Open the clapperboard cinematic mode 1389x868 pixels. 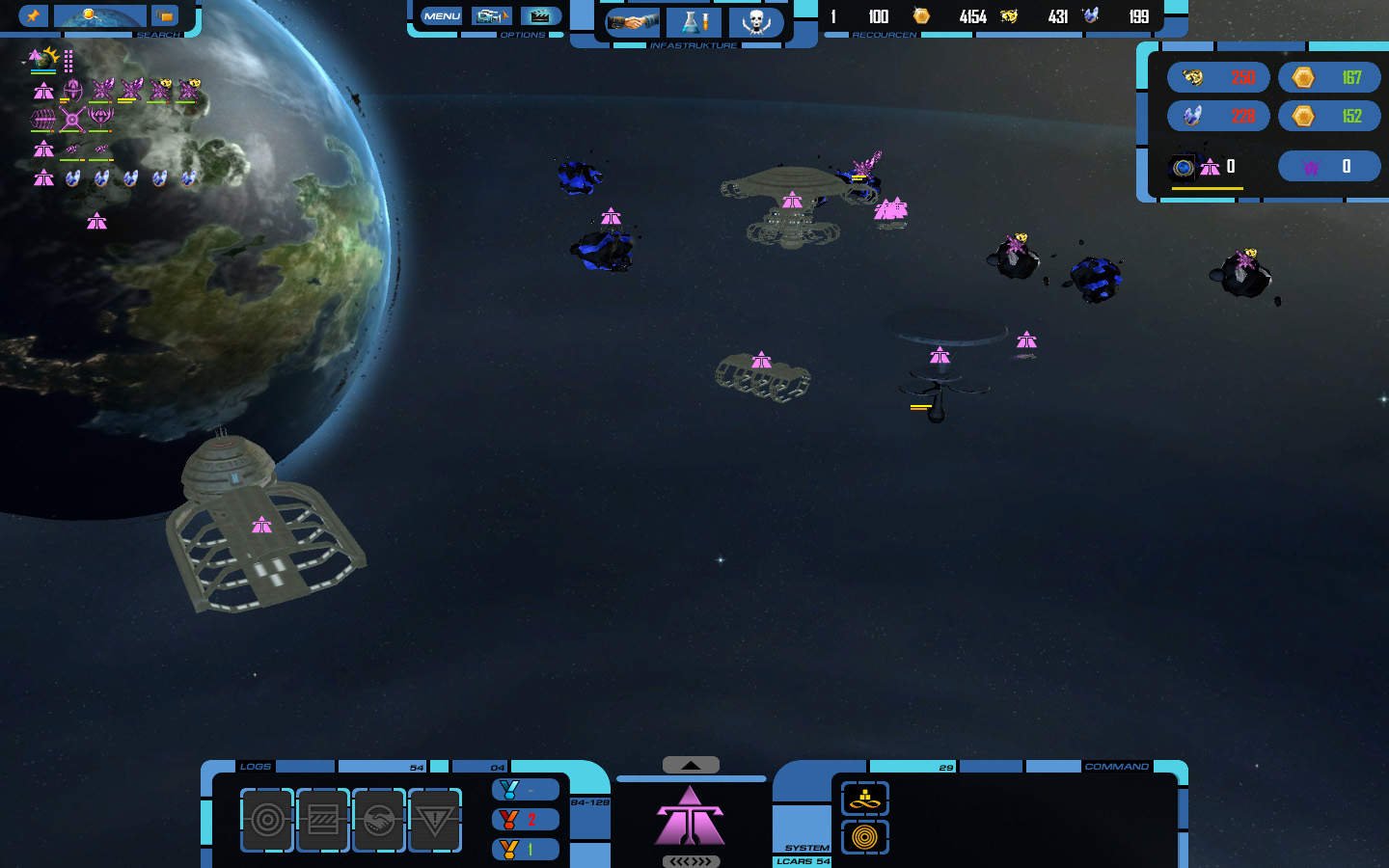click(540, 16)
